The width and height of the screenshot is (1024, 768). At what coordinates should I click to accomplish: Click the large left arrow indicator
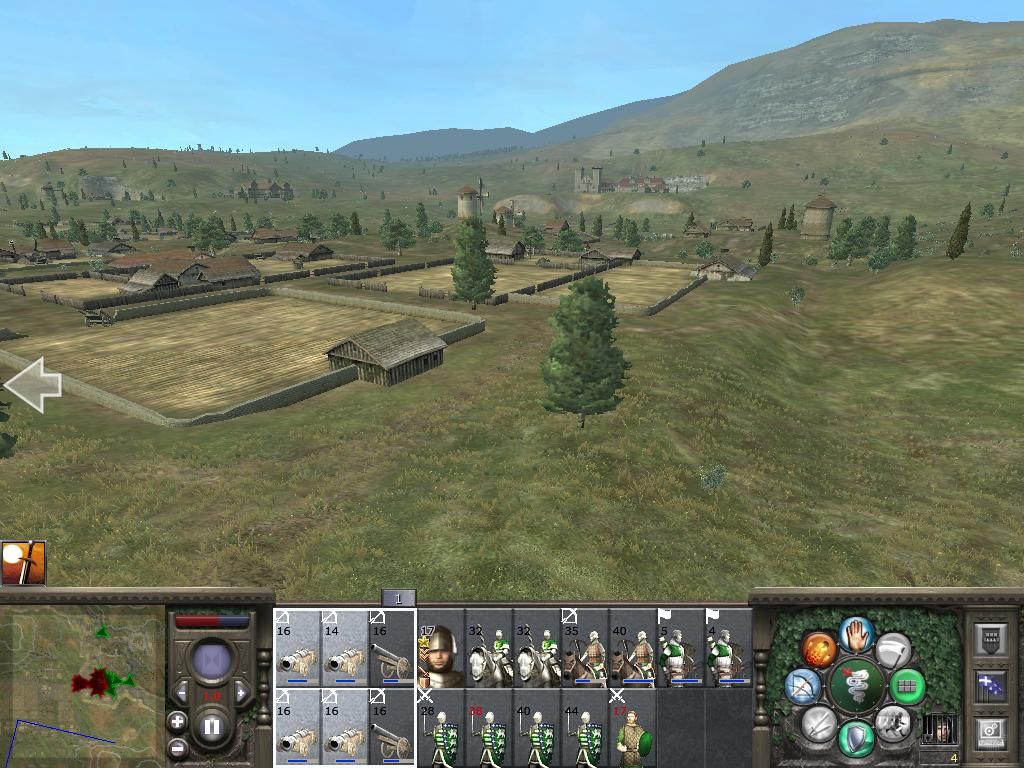coord(32,386)
